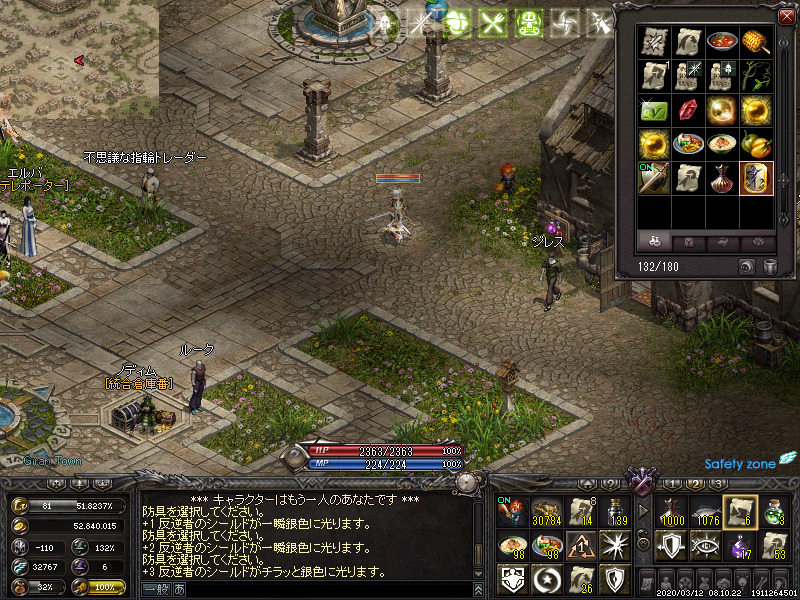This screenshot has width=800, height=600.
Task: Switch to hotbar page 1
Action: [673, 484]
